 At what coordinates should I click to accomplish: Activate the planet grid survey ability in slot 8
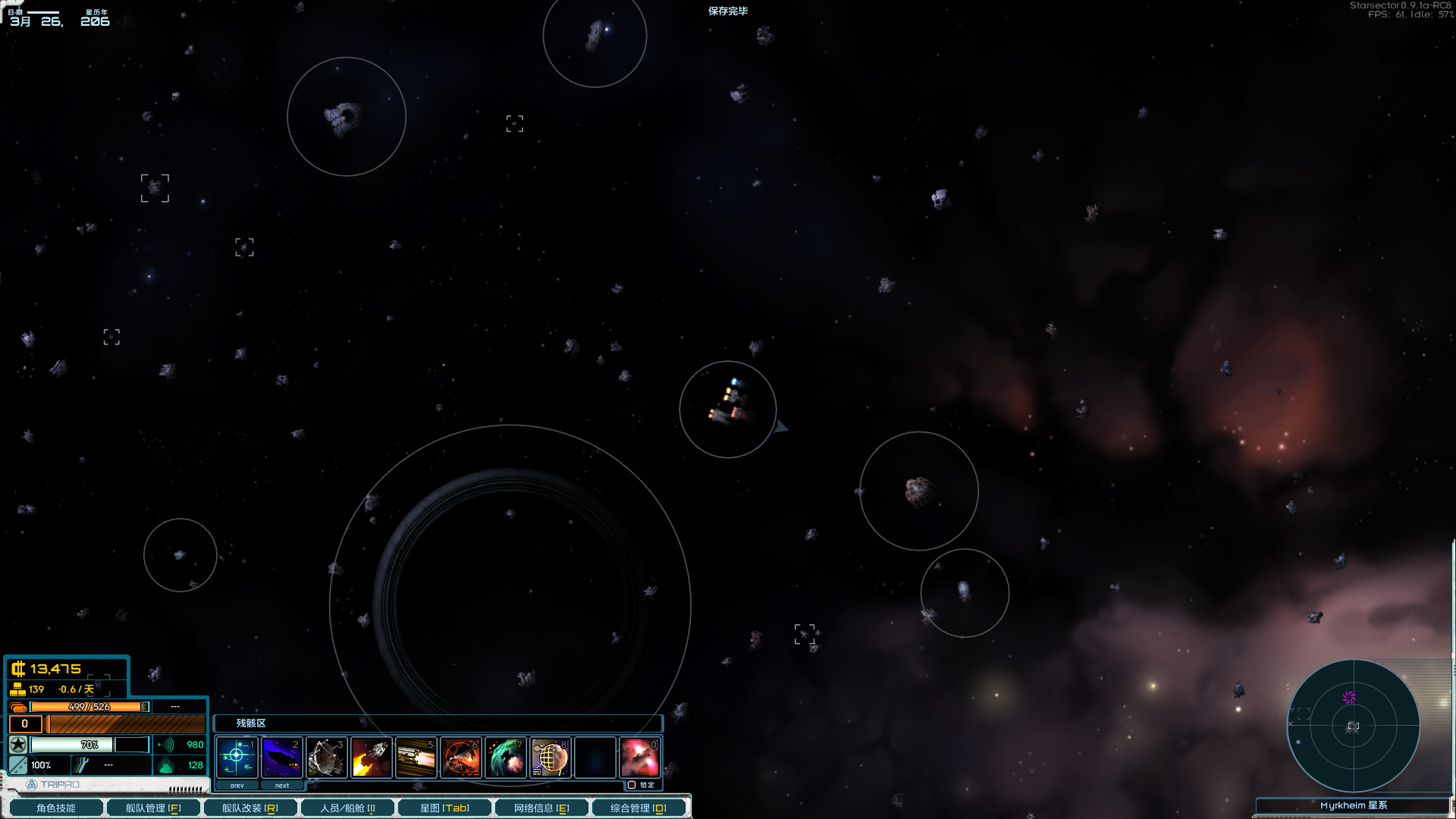pos(550,757)
